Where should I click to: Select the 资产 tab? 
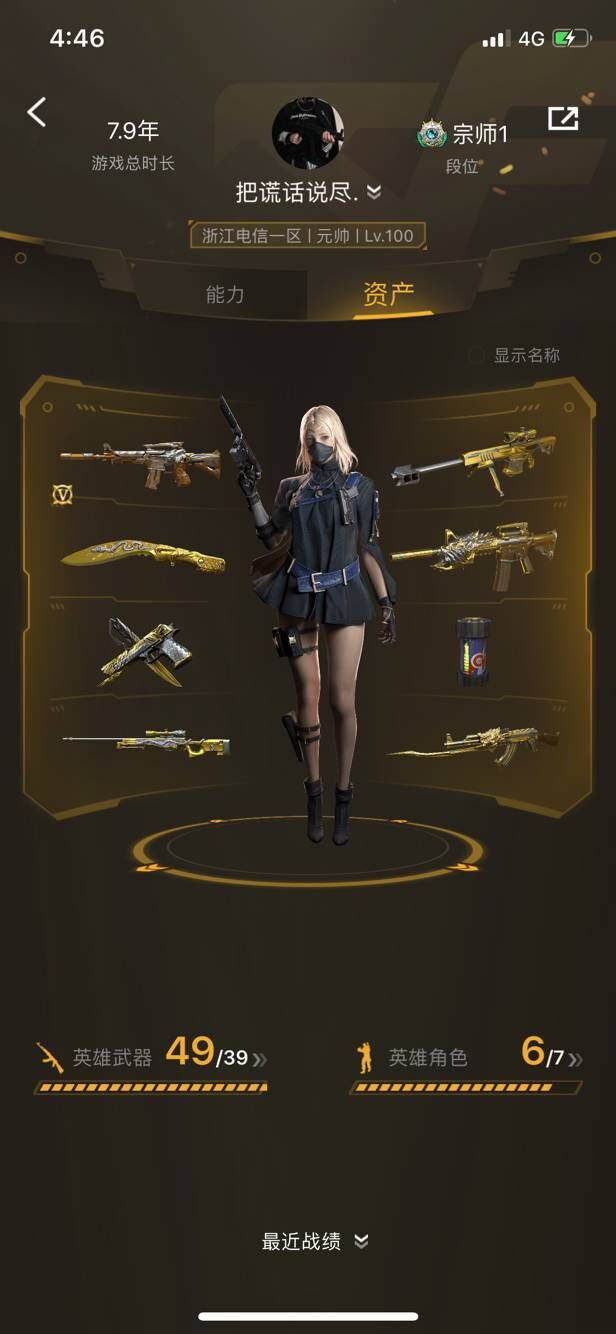388,294
